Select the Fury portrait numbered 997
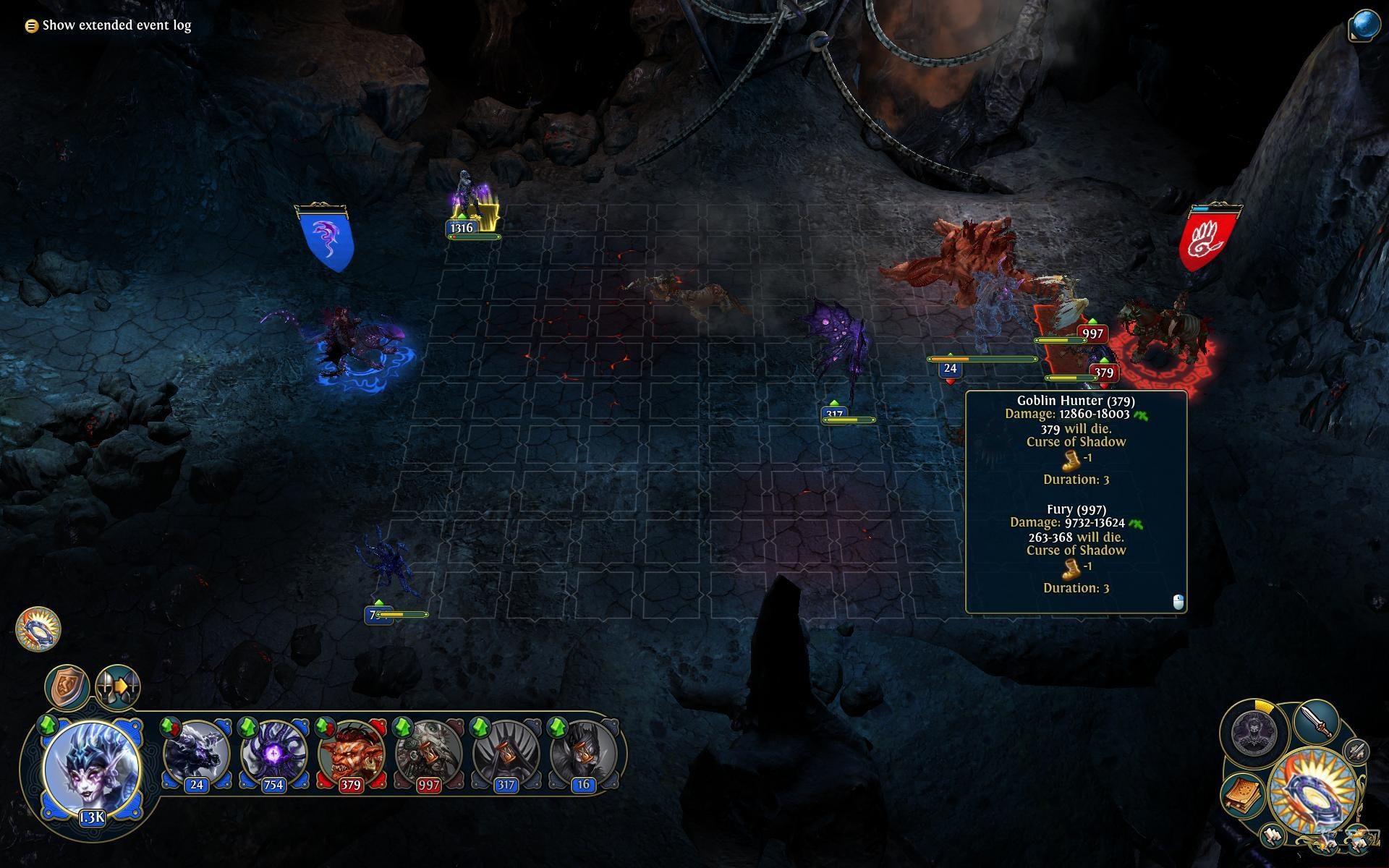 (428, 754)
